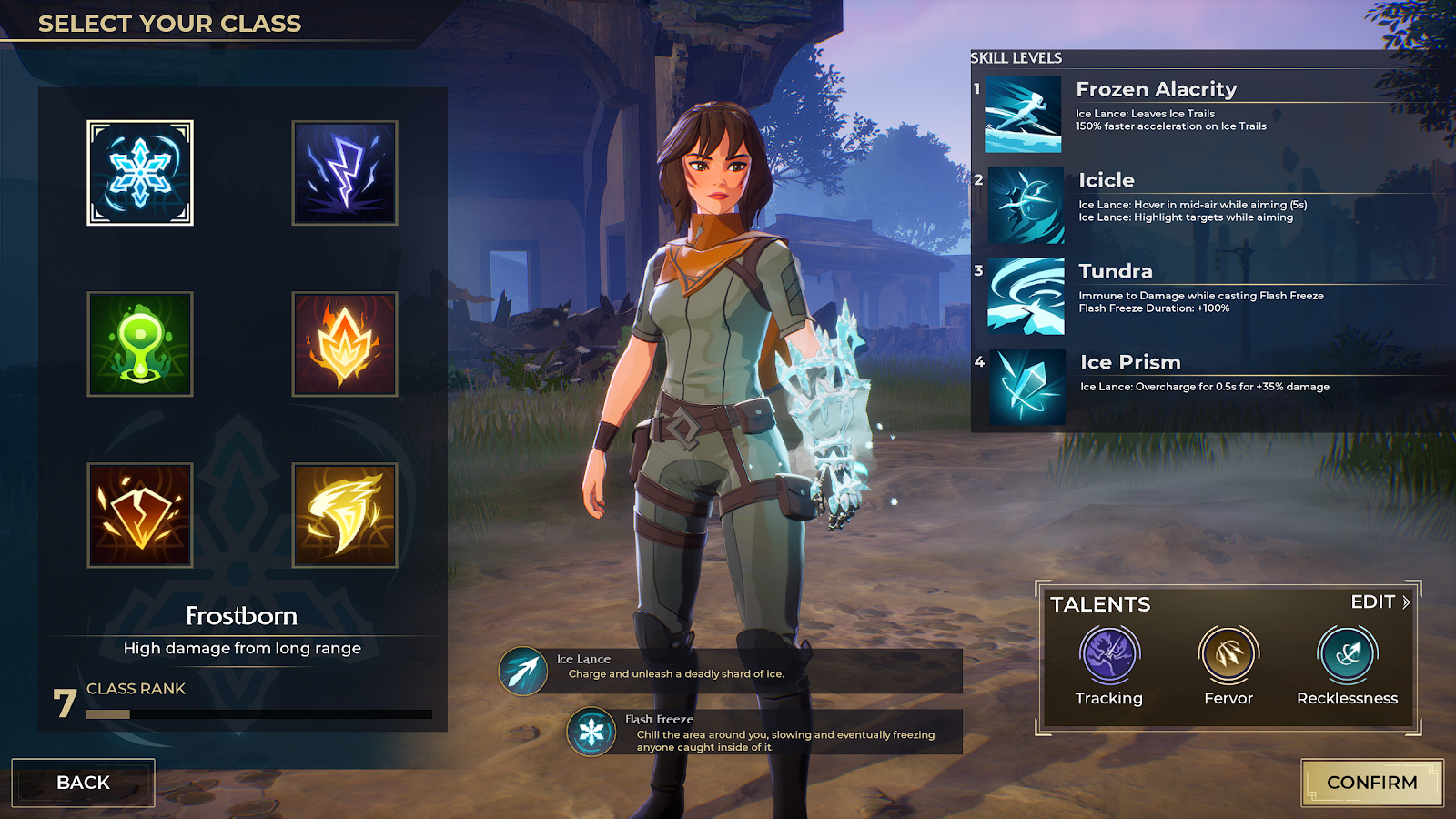Click the Ice Prism skill icon
Image resolution: width=1456 pixels, height=819 pixels.
click(1027, 388)
